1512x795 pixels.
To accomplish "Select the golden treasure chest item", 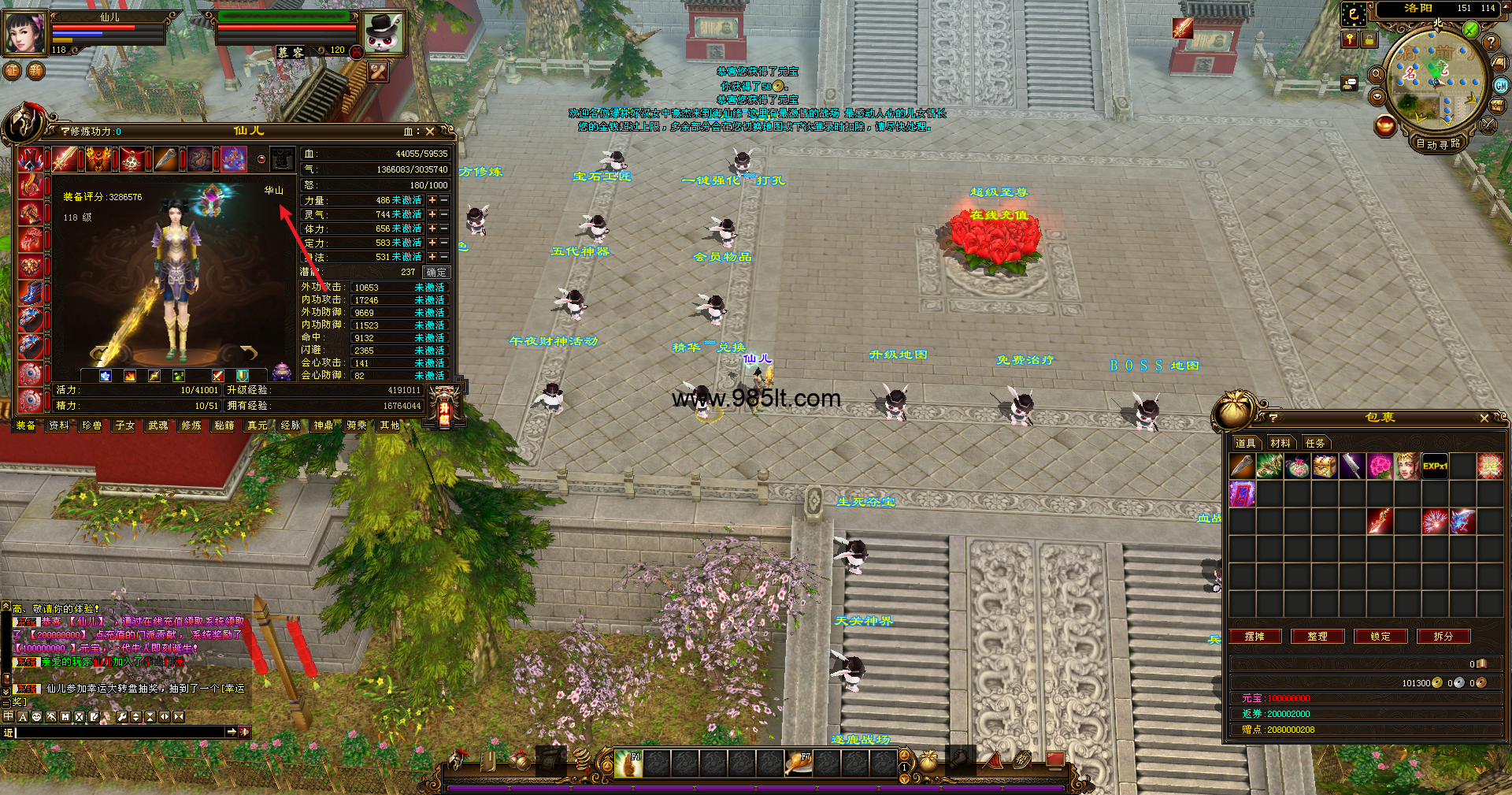I will (1325, 466).
